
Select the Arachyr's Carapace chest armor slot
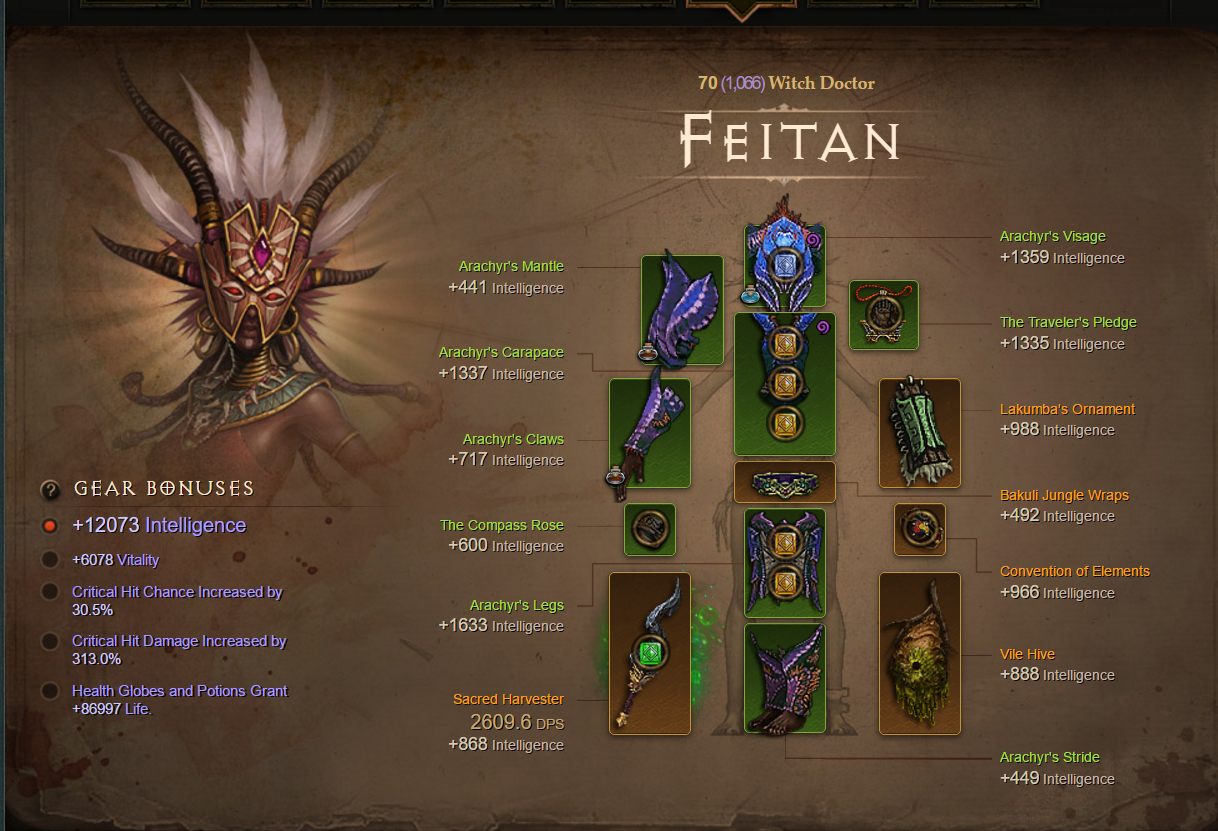click(x=785, y=384)
